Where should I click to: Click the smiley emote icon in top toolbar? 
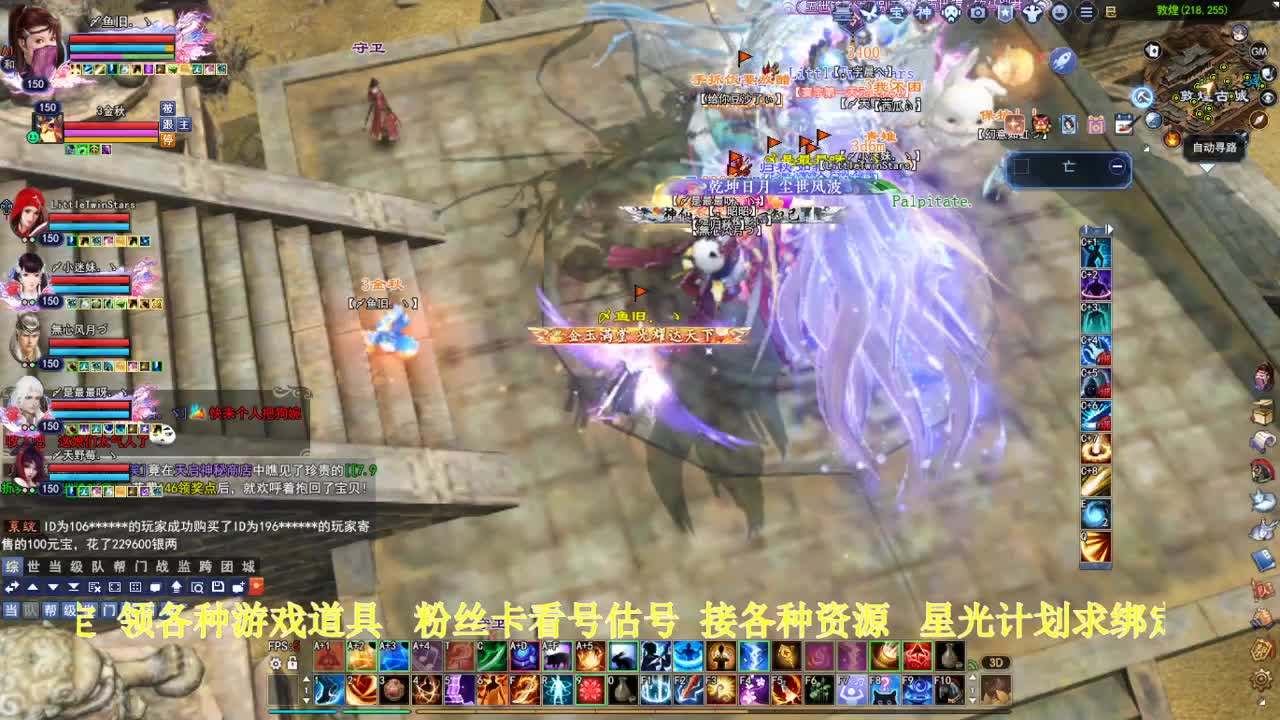pos(1060,13)
